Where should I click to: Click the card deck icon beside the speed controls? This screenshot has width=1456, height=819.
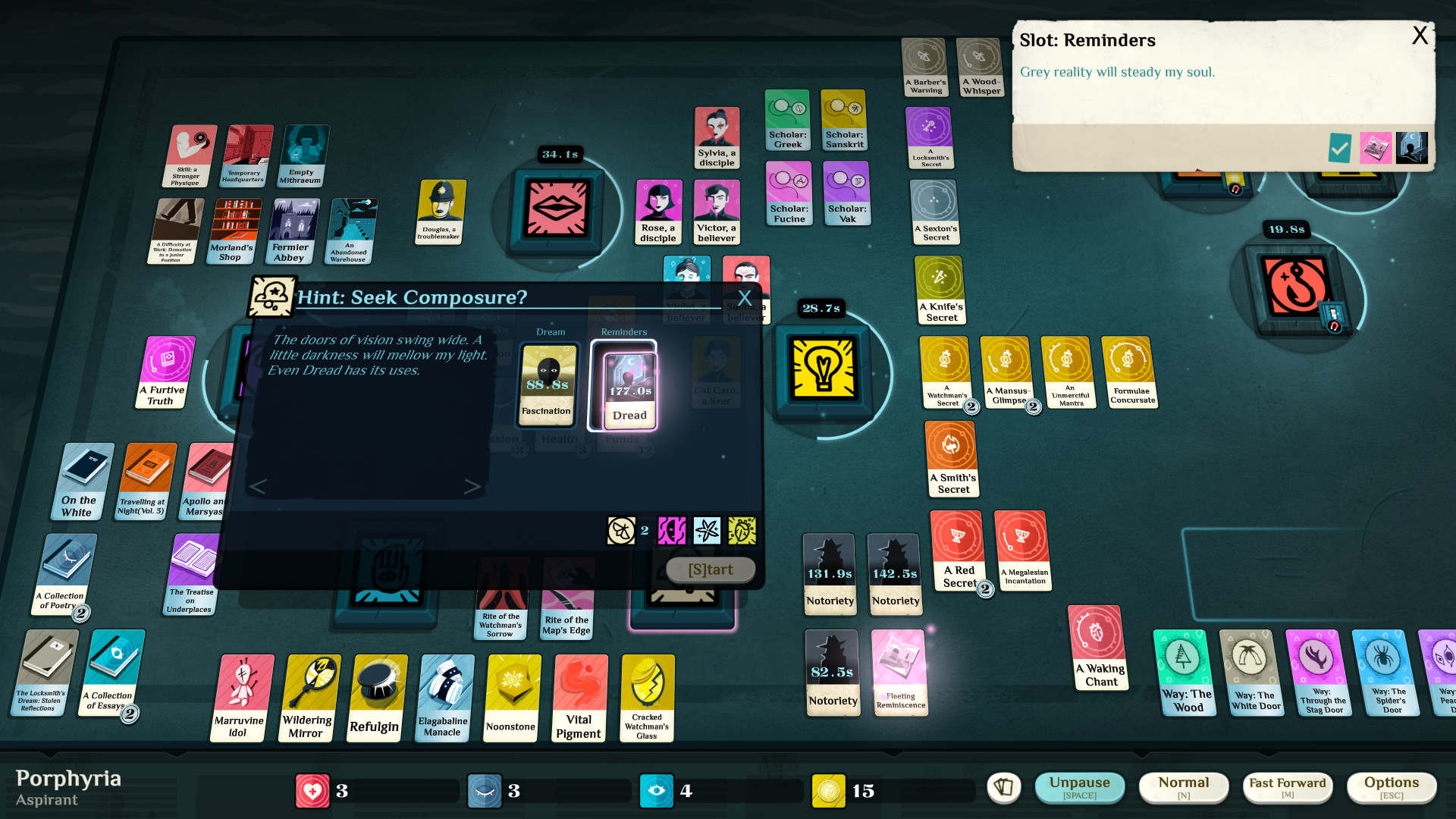(1003, 788)
